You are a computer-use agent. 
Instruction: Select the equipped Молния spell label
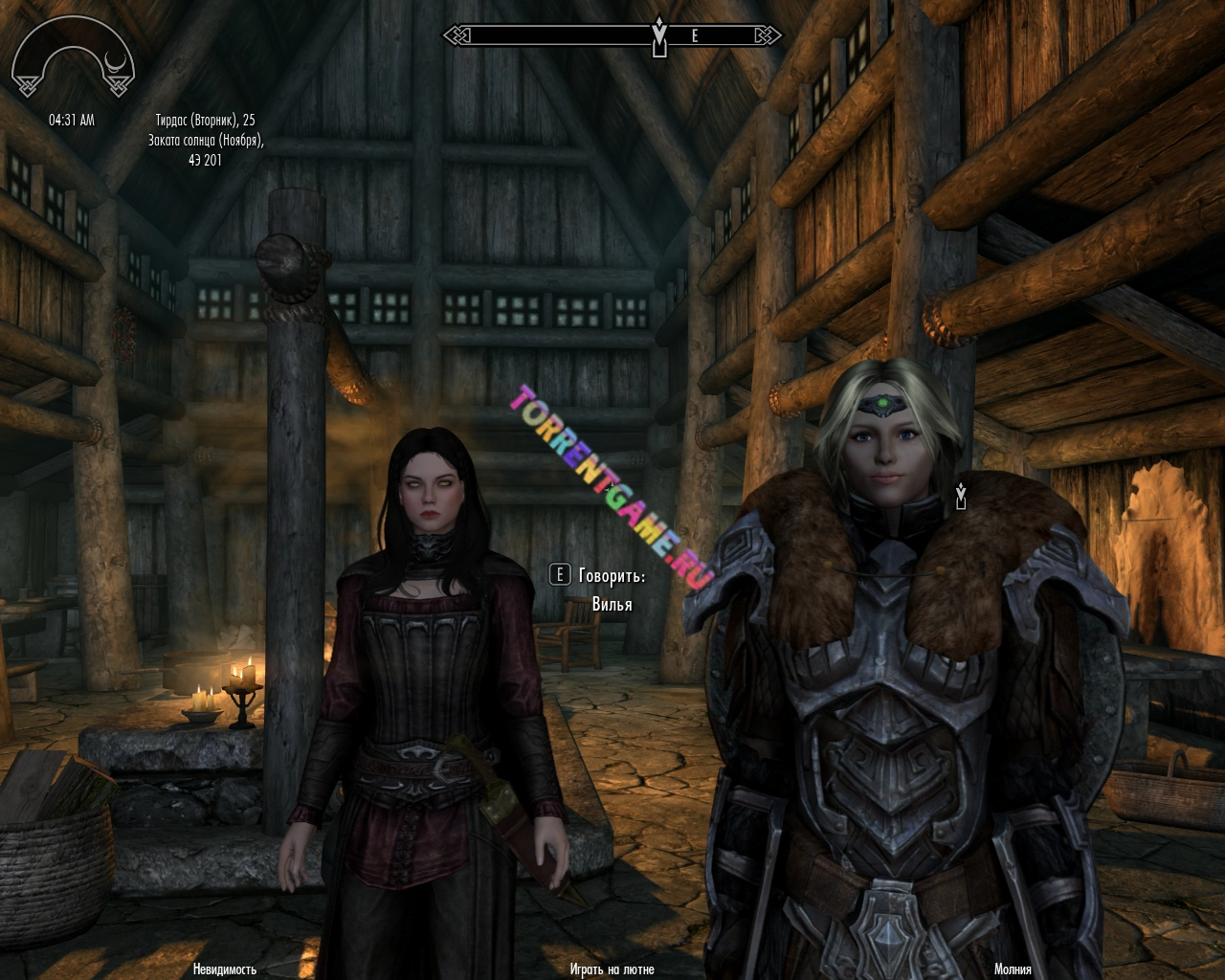[x=1013, y=969]
